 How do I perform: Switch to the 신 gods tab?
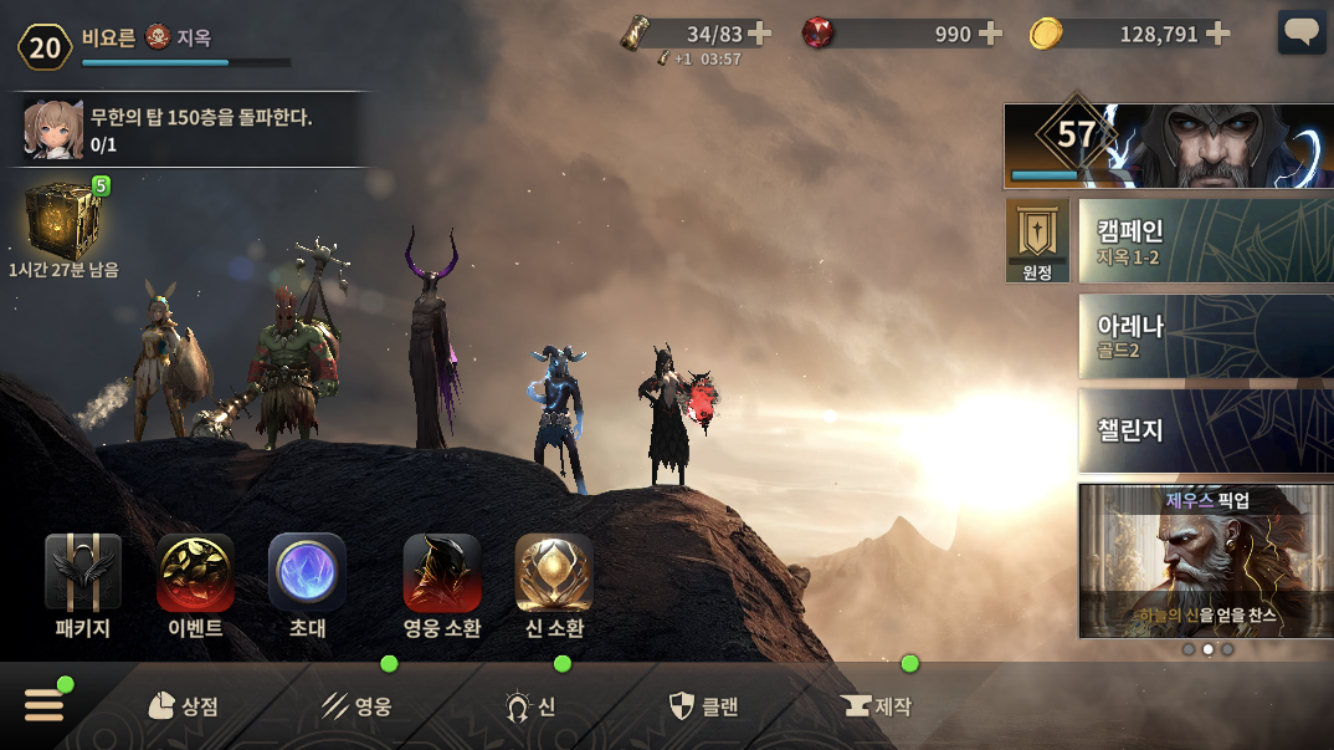[531, 707]
